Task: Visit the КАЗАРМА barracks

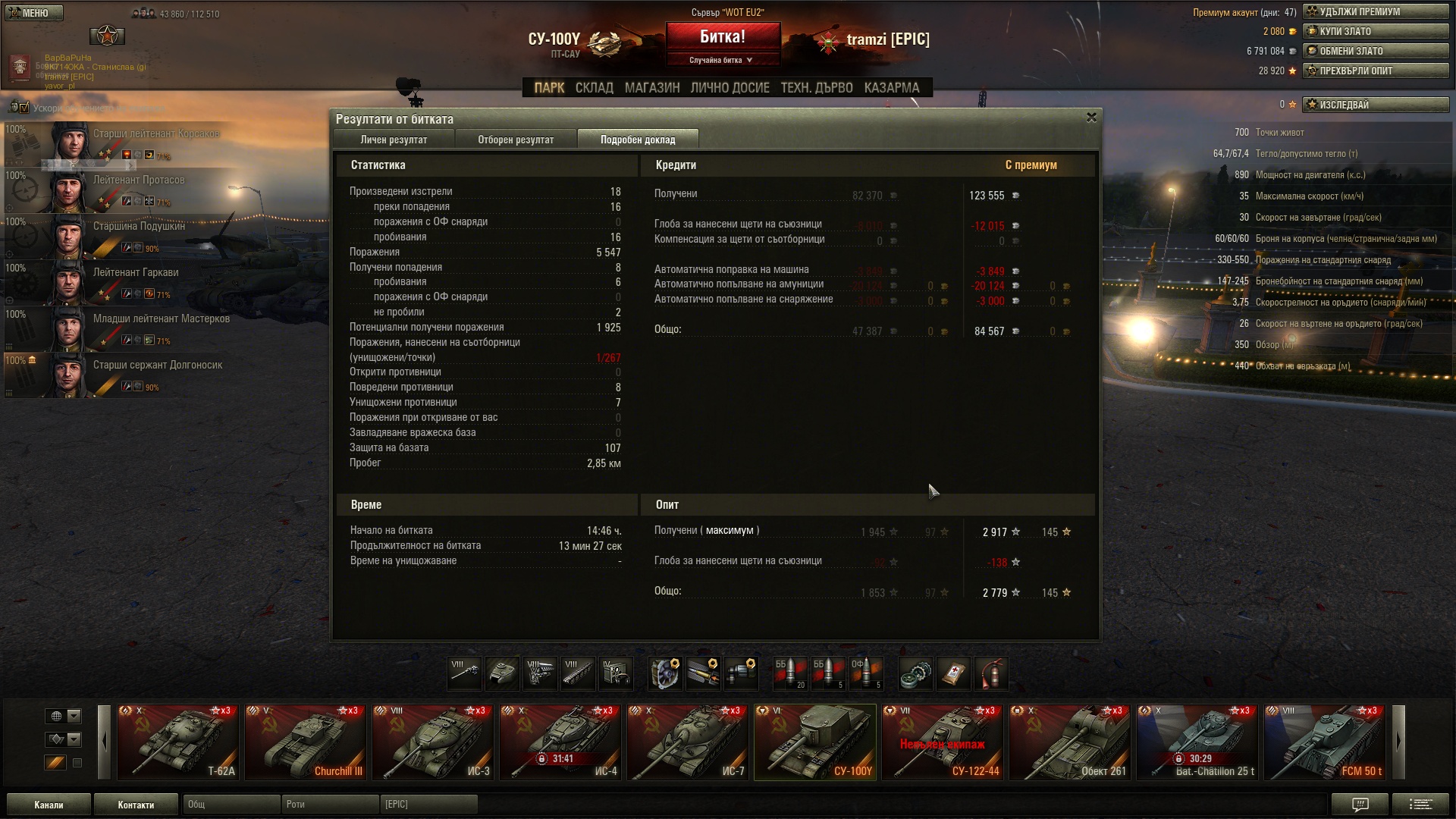Action: [892, 88]
